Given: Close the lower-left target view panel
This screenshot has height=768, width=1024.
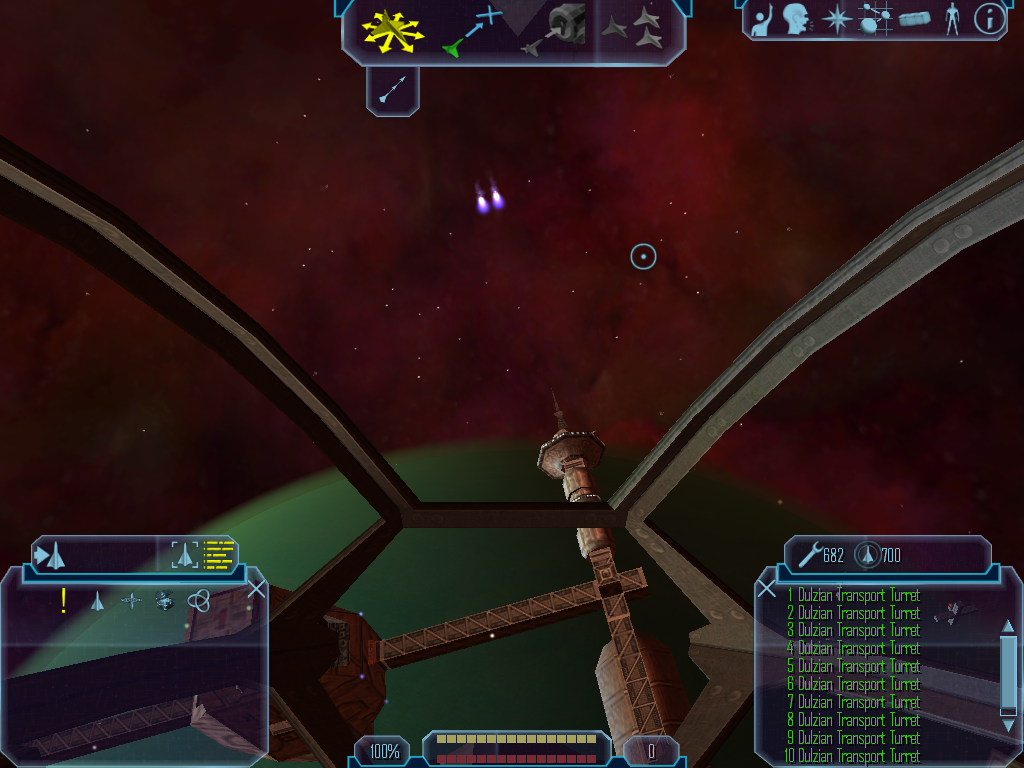Looking at the screenshot, I should 256,588.
